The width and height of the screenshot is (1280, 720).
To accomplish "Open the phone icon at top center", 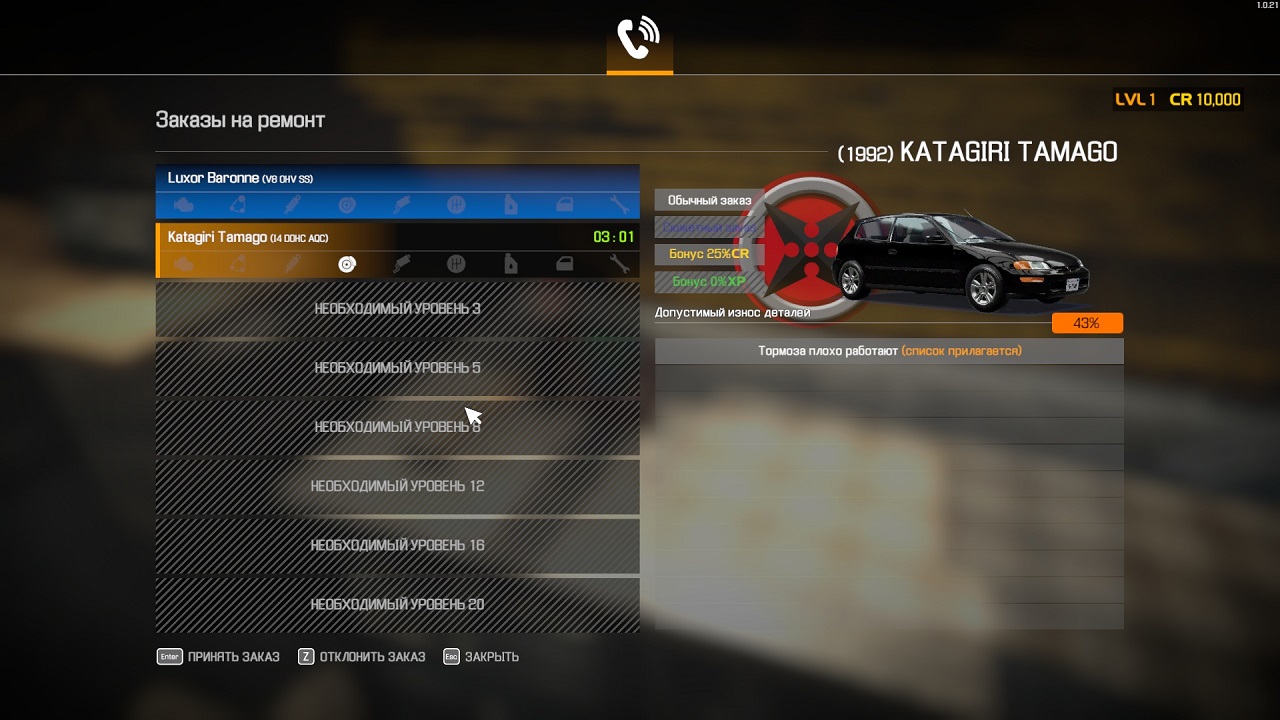I will point(640,35).
